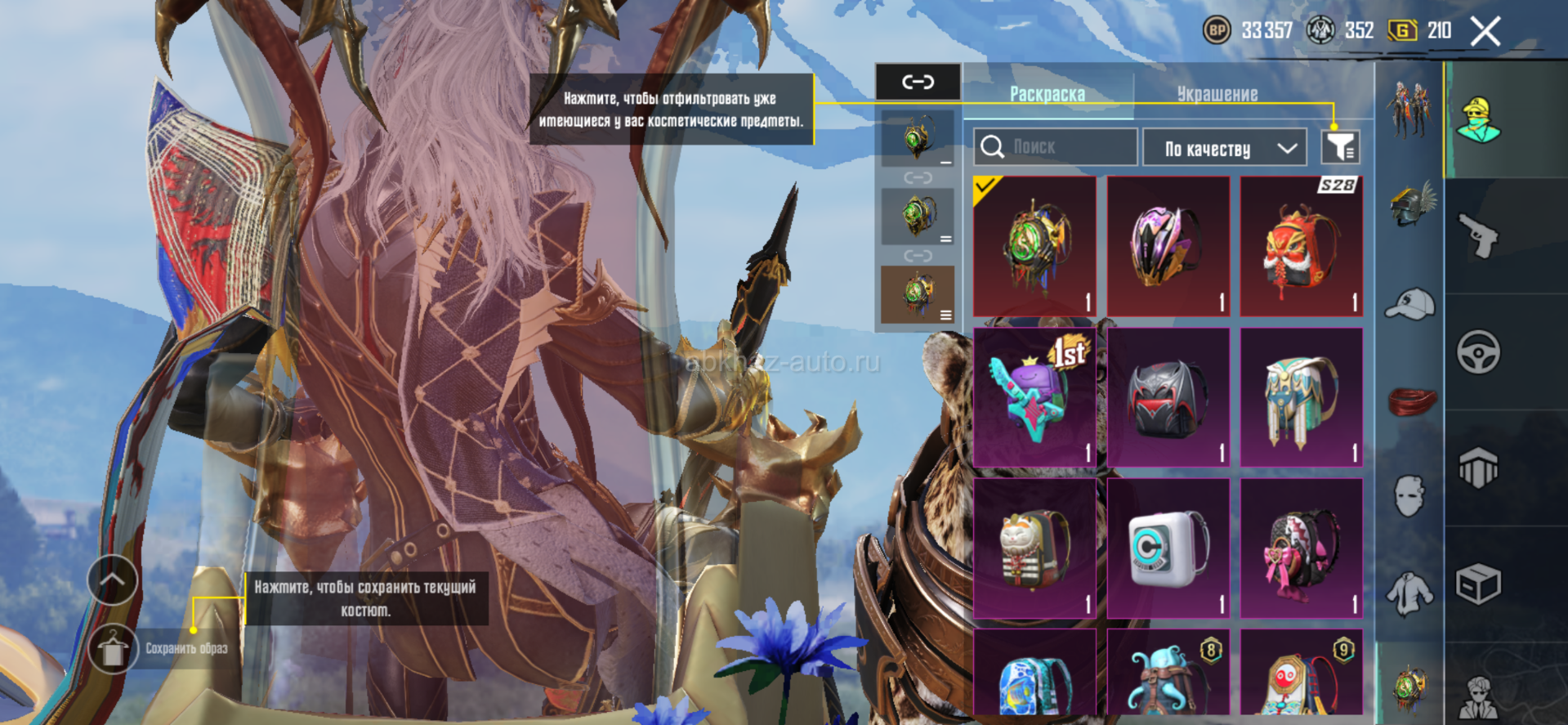Image resolution: width=1568 pixels, height=725 pixels.
Task: Toggle the owned cosmetics filter icon
Action: (x=1340, y=147)
